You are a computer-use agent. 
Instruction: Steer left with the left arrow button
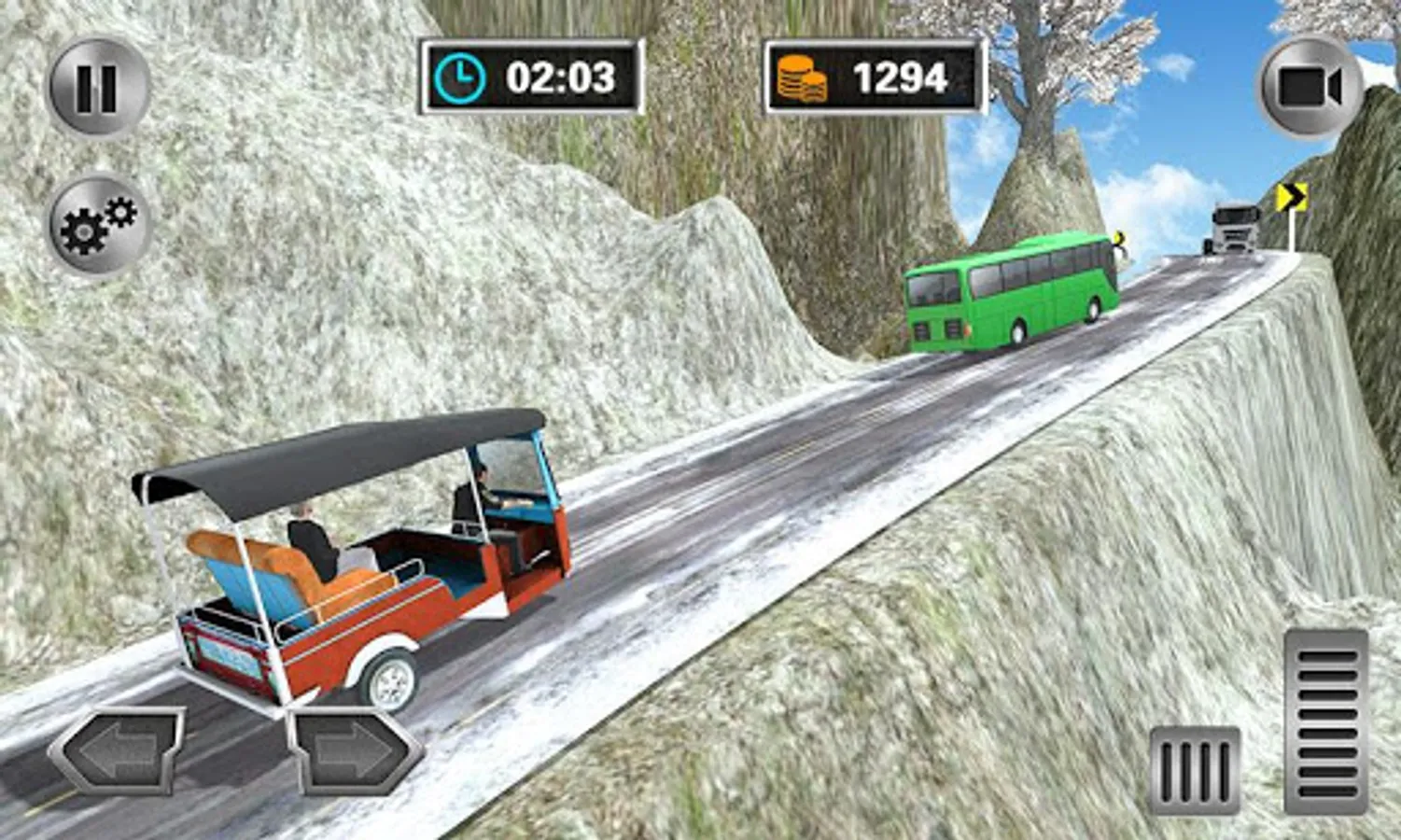117,751
